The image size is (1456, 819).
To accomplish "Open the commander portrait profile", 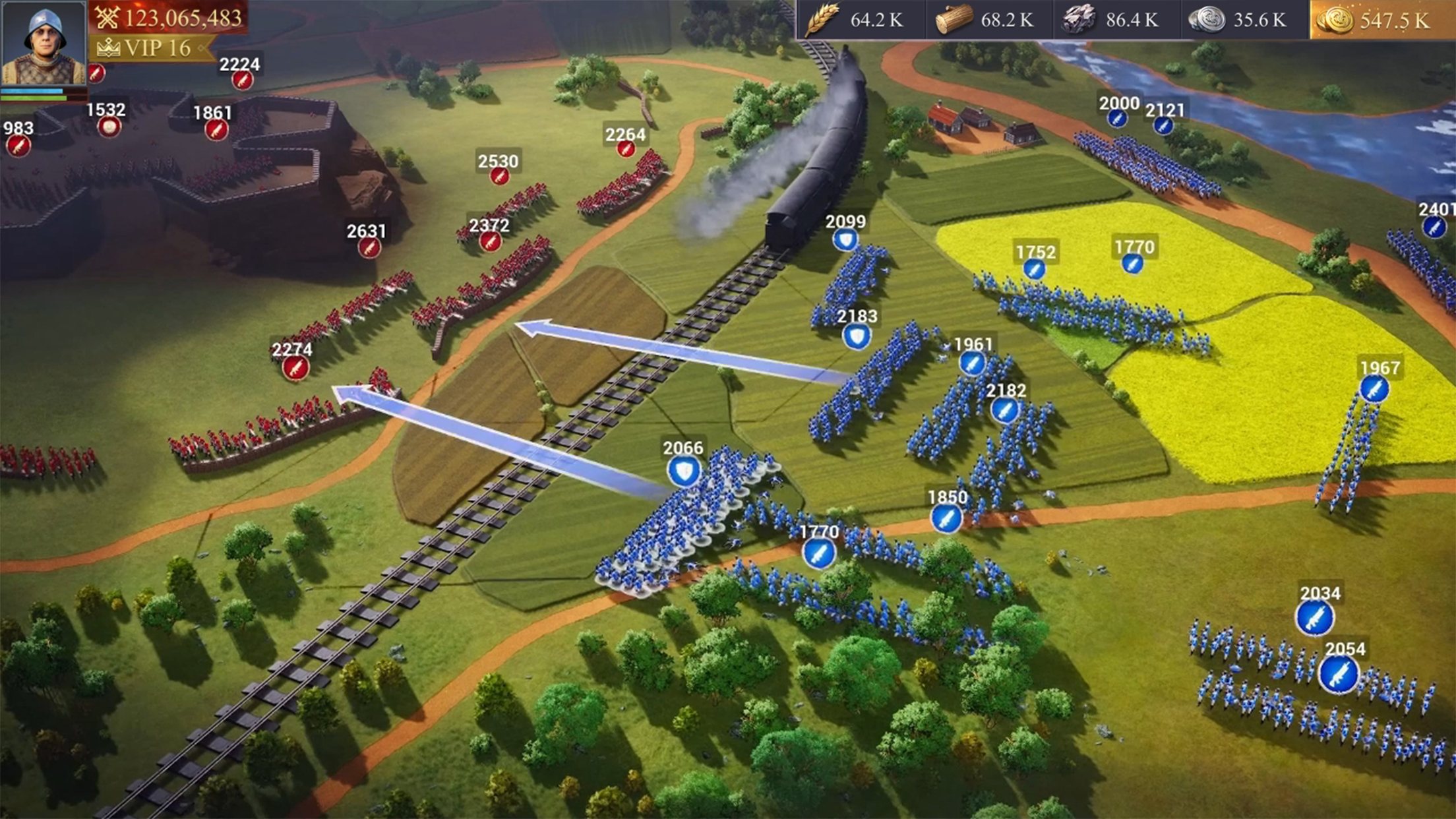I will click(x=44, y=44).
